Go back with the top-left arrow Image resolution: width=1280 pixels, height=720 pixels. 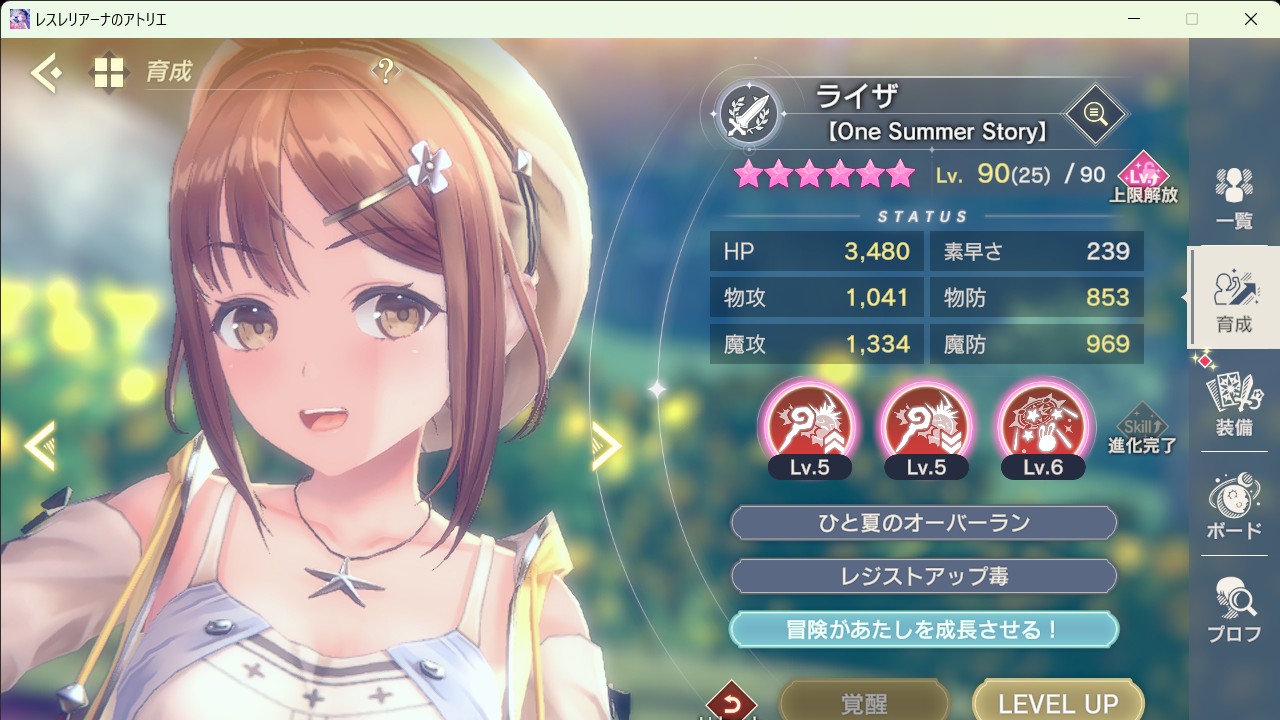tap(45, 73)
